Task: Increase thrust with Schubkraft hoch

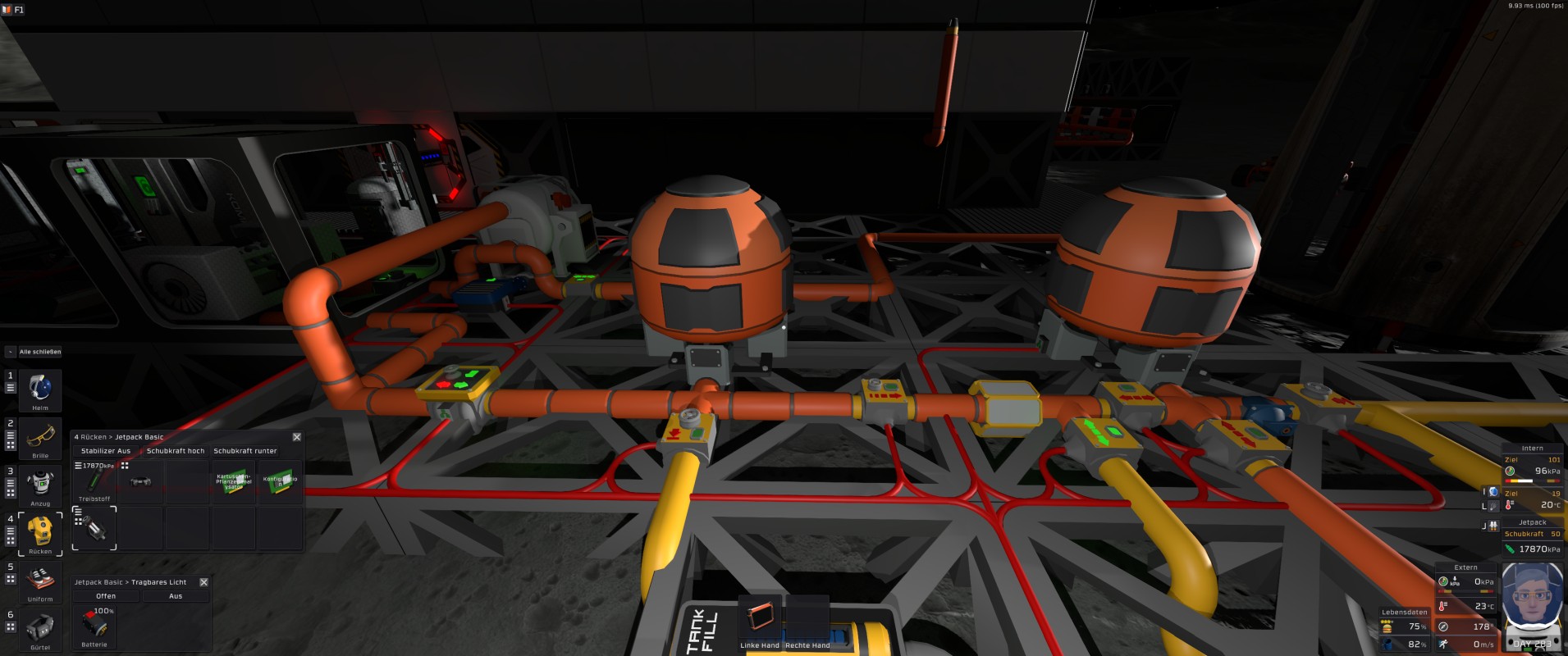Action: (176, 451)
